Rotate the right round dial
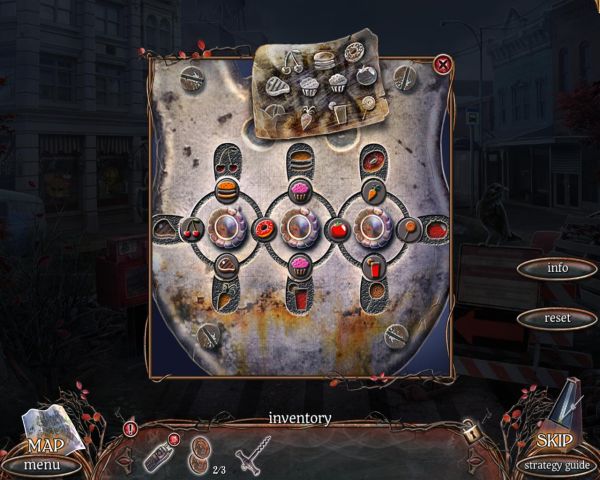 click(x=370, y=228)
